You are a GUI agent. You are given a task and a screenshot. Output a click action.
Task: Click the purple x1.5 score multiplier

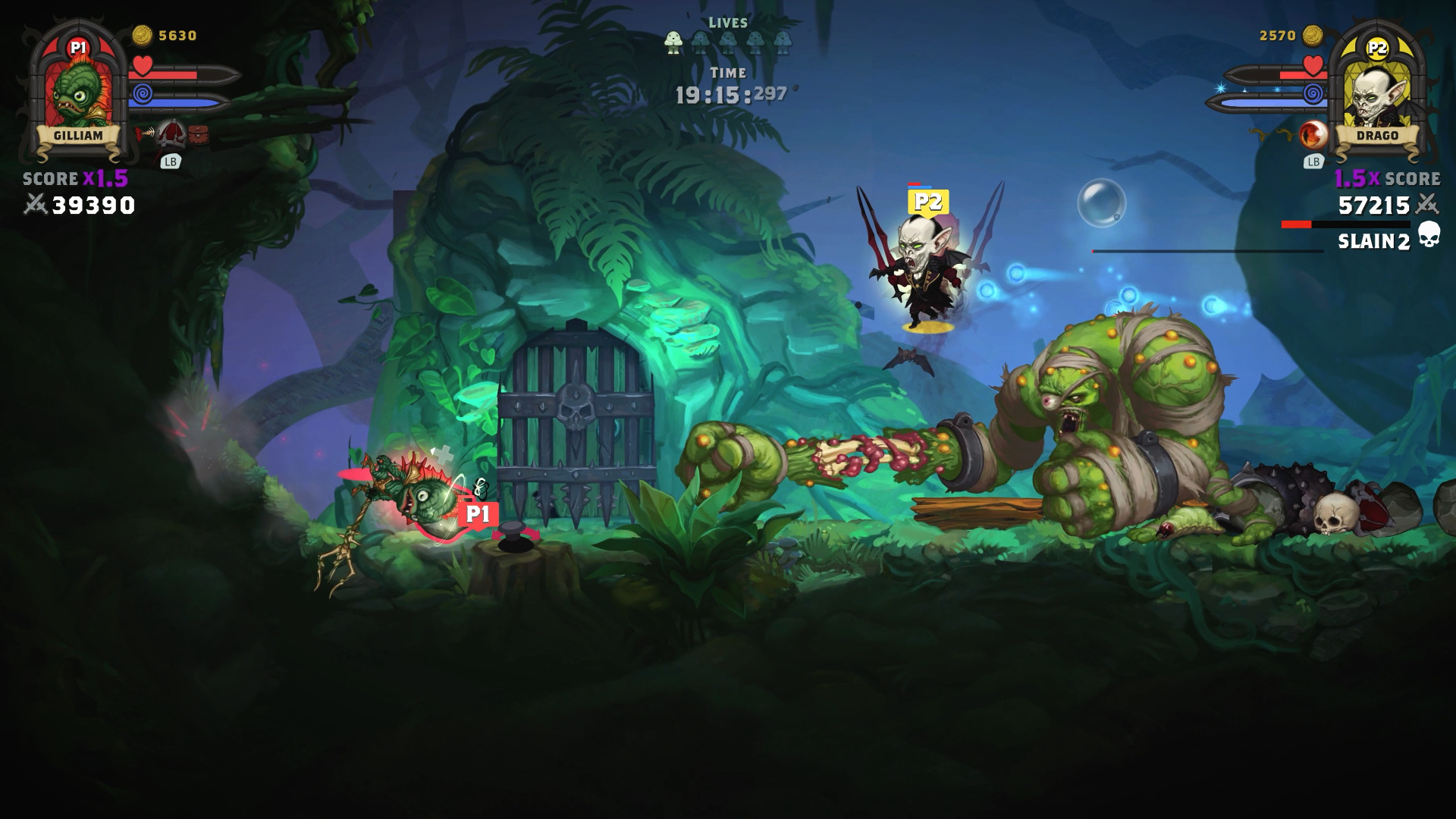tap(106, 178)
